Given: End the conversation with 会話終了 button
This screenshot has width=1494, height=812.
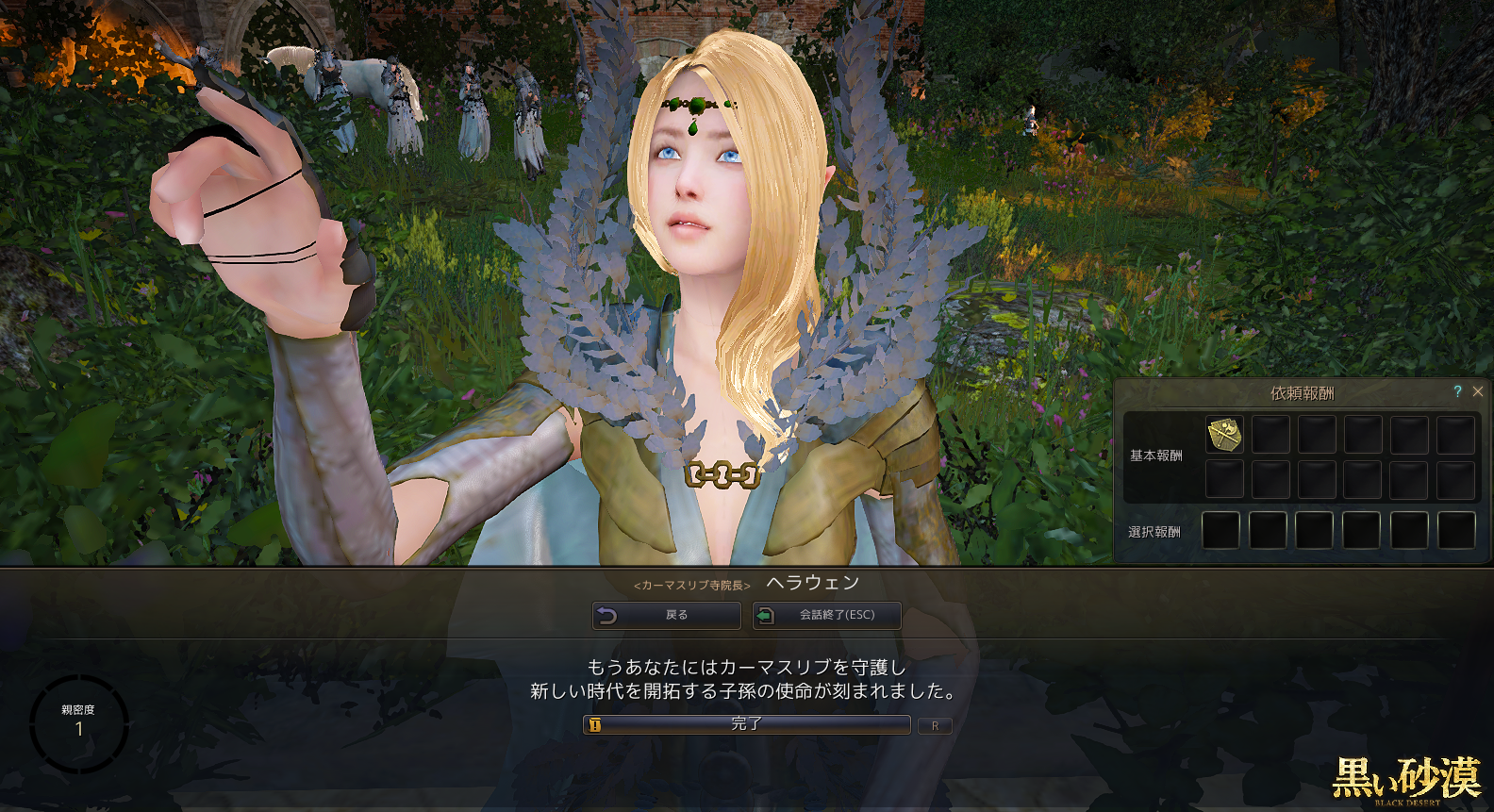Looking at the screenshot, I should [x=826, y=615].
